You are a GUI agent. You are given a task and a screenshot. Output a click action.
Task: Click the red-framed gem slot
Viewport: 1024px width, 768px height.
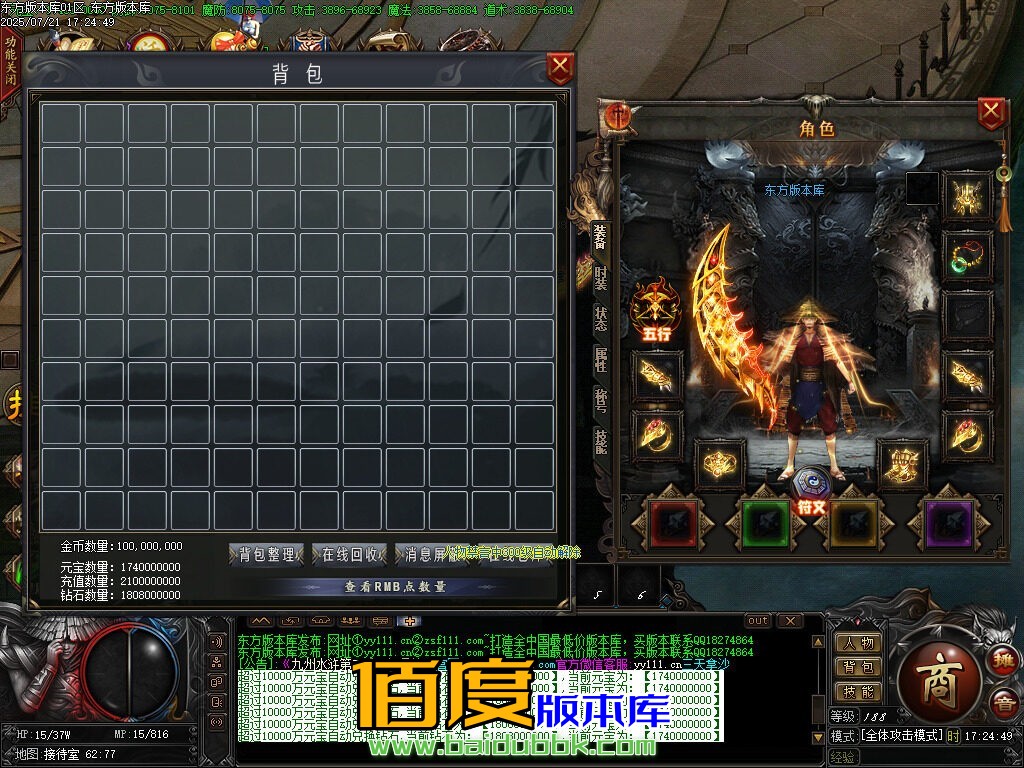[x=673, y=523]
